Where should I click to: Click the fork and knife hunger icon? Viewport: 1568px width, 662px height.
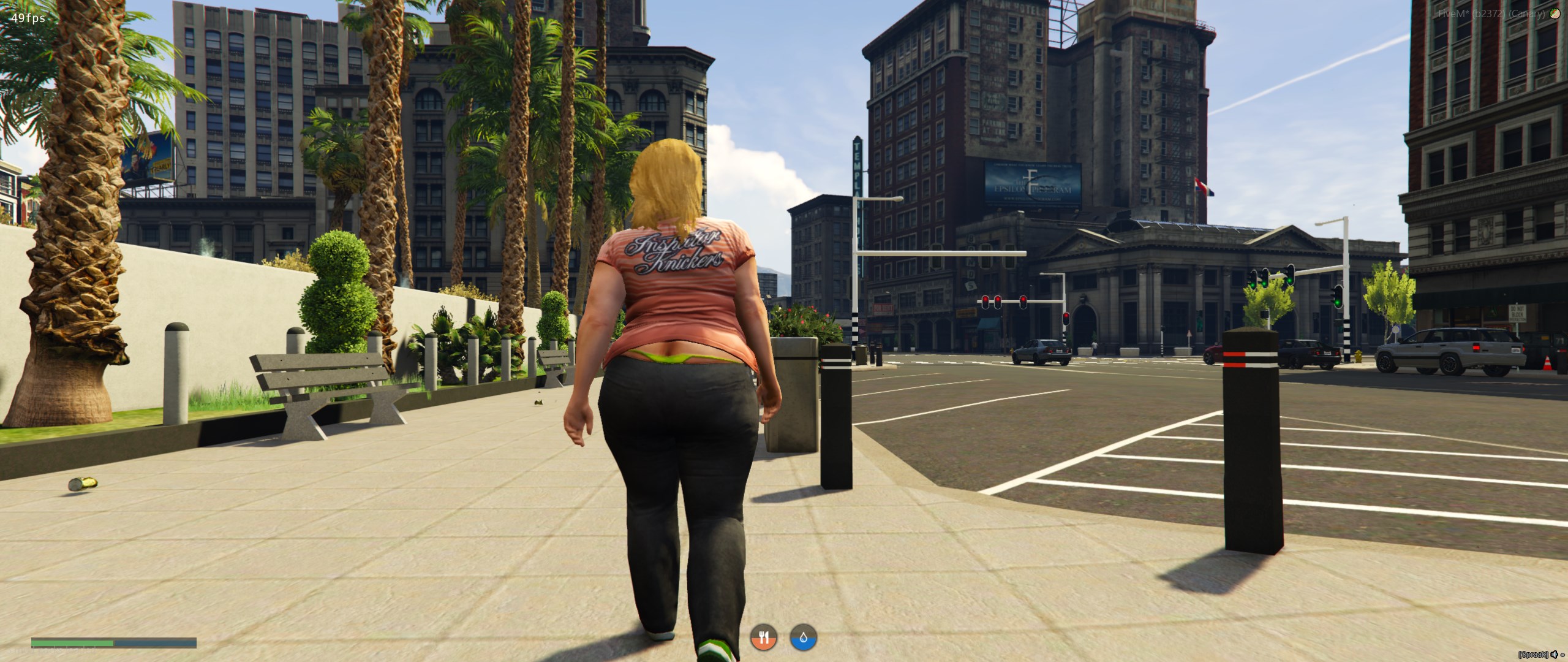pos(764,638)
